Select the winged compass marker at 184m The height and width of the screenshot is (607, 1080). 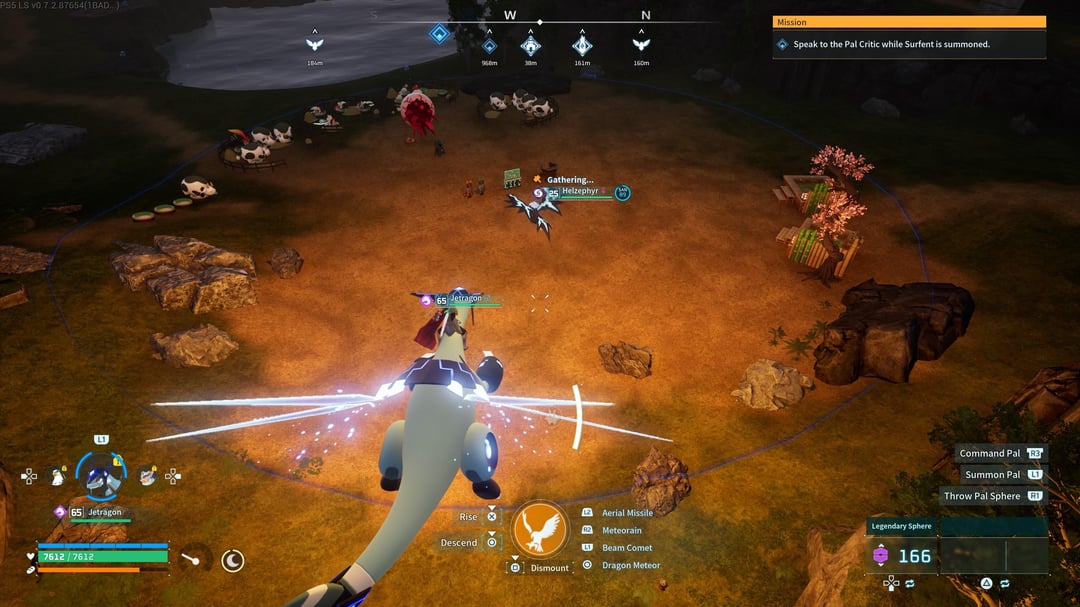pos(315,44)
